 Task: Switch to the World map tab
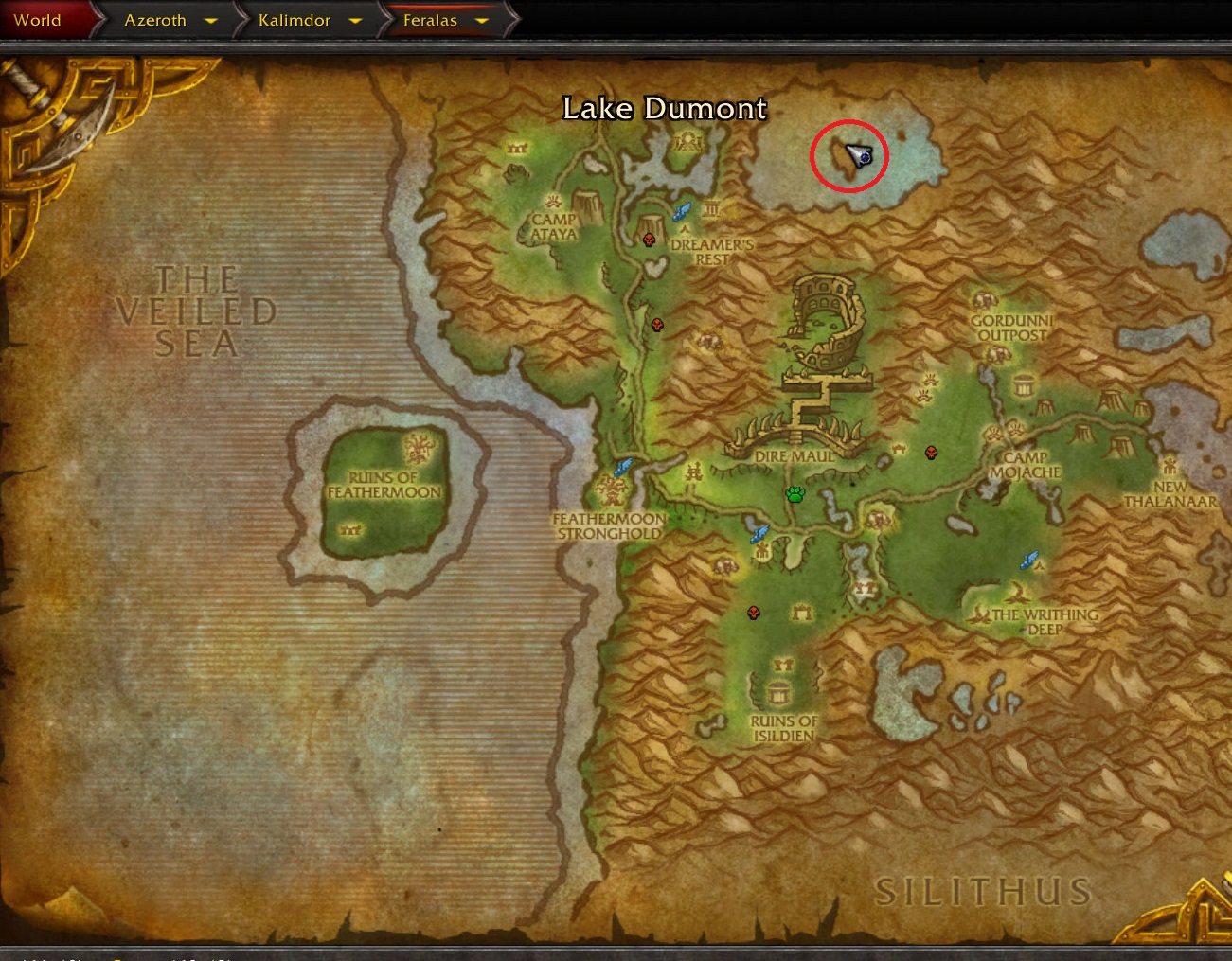[x=38, y=19]
